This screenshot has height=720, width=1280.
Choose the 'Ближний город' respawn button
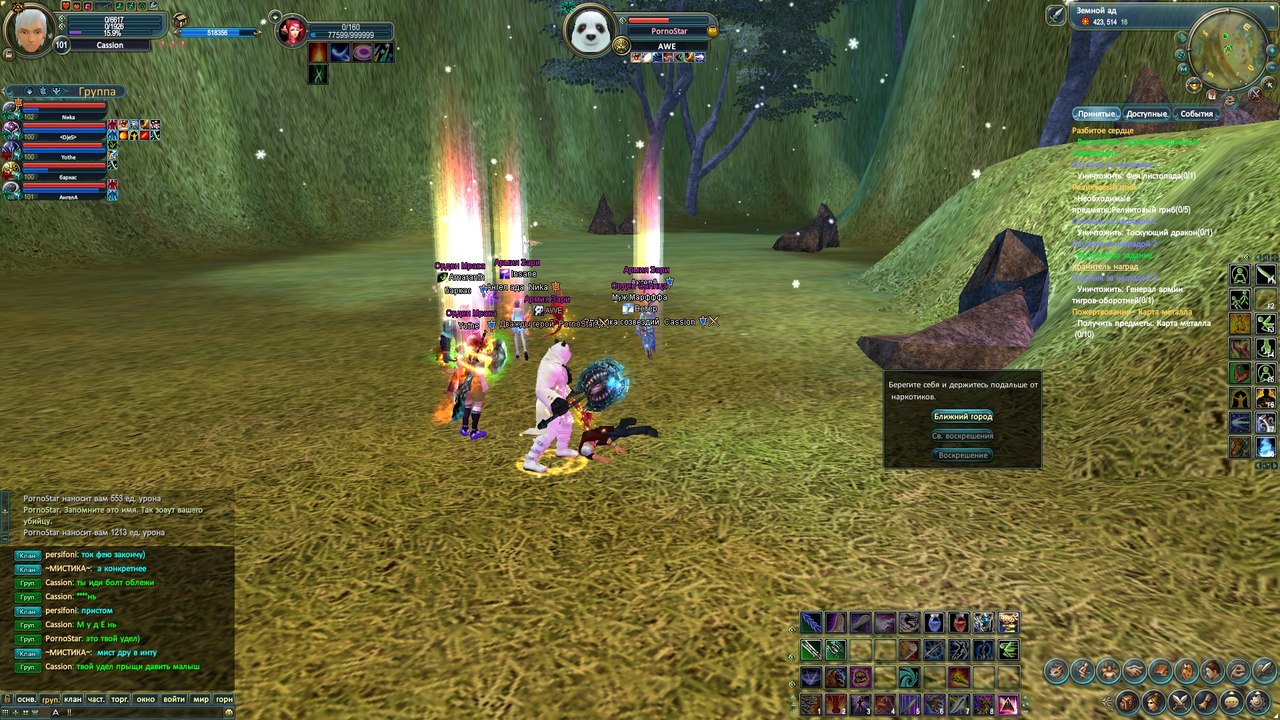pos(962,416)
